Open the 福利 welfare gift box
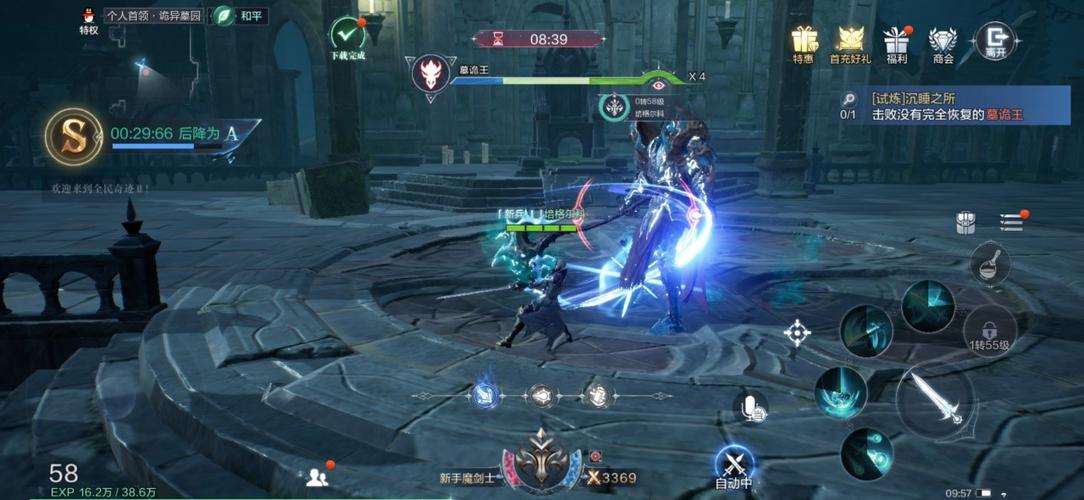 (x=895, y=40)
